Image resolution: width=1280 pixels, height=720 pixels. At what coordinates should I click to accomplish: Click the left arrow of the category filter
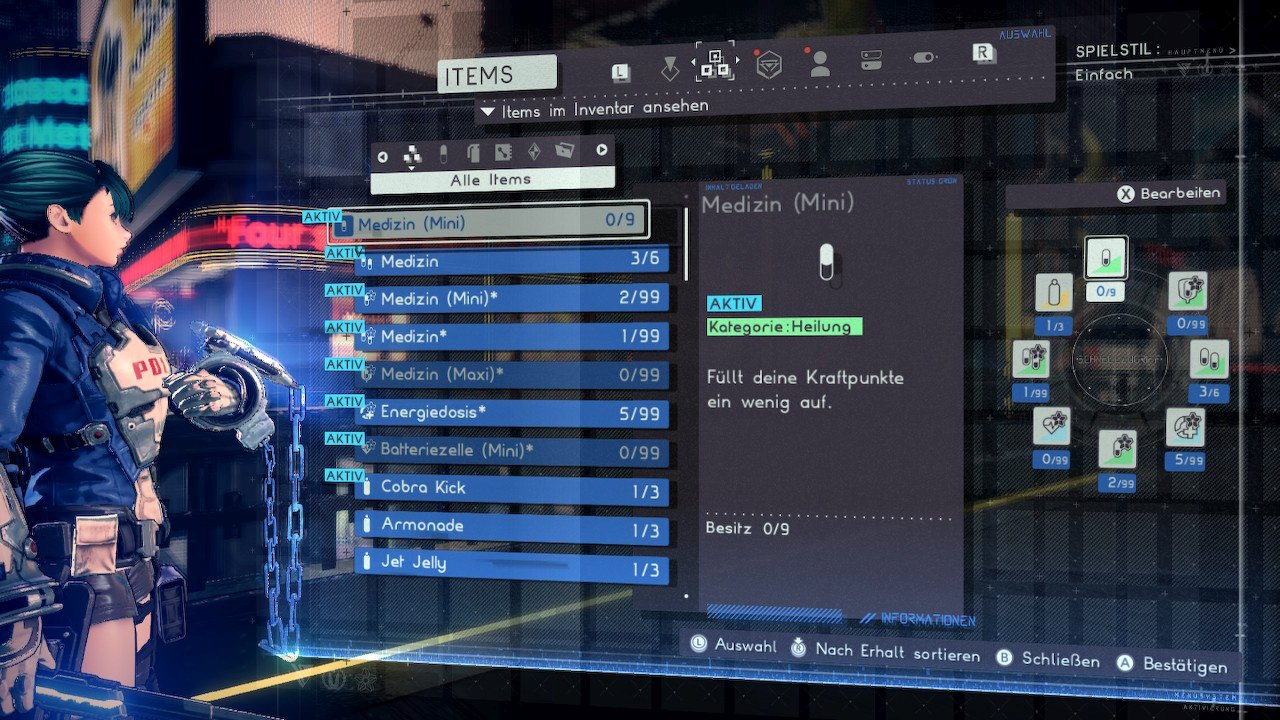pos(382,155)
